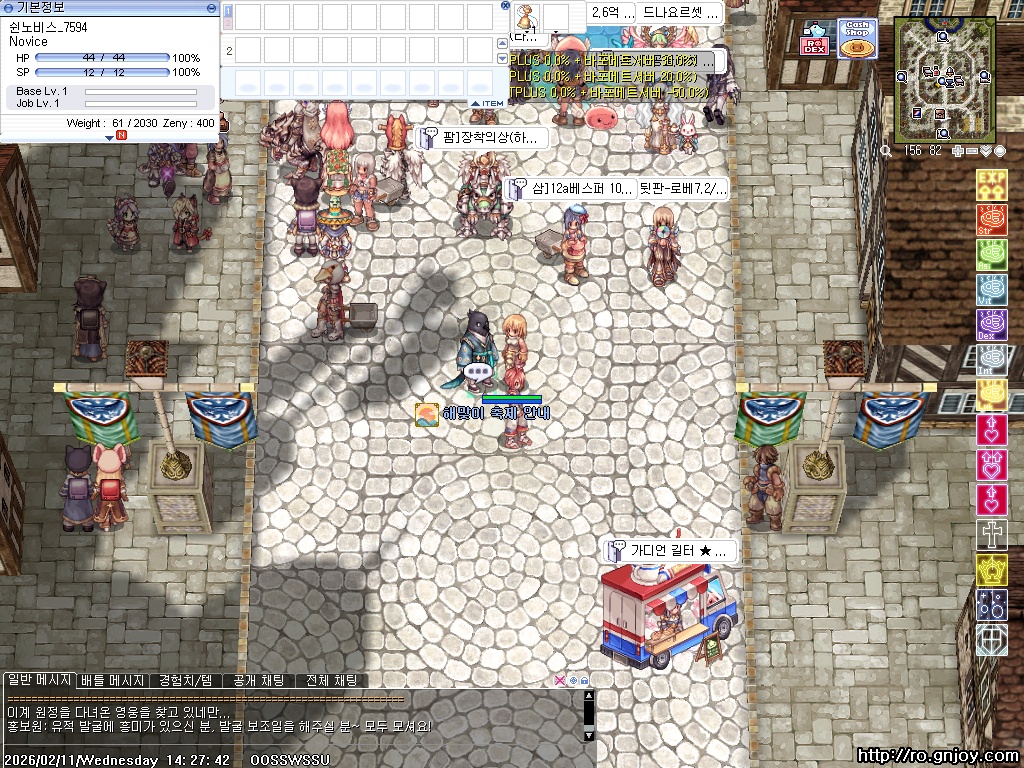Open the RODEX mail icon
1024x768 pixels.
(x=814, y=40)
